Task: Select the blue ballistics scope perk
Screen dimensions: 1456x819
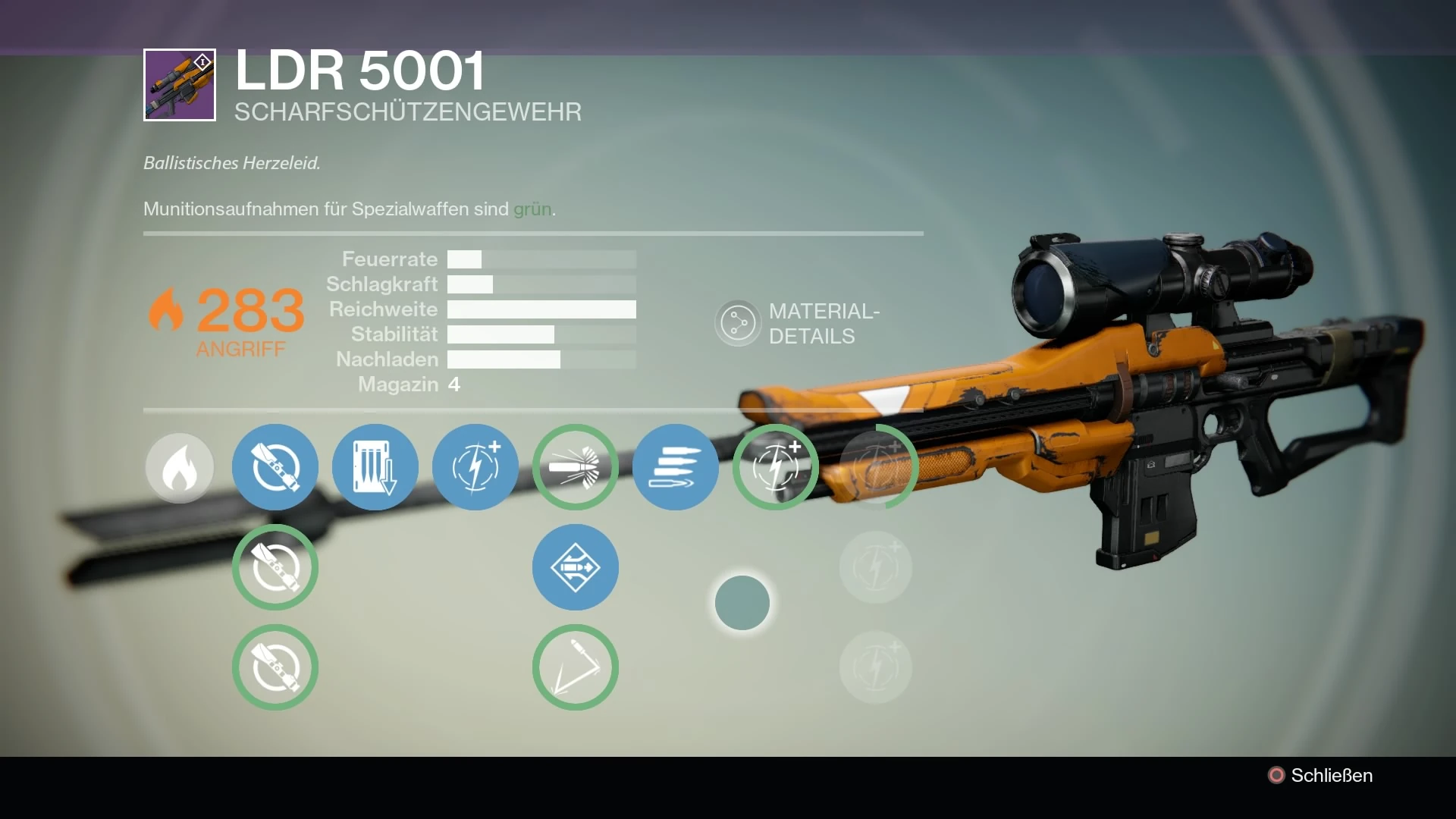Action: [x=275, y=468]
